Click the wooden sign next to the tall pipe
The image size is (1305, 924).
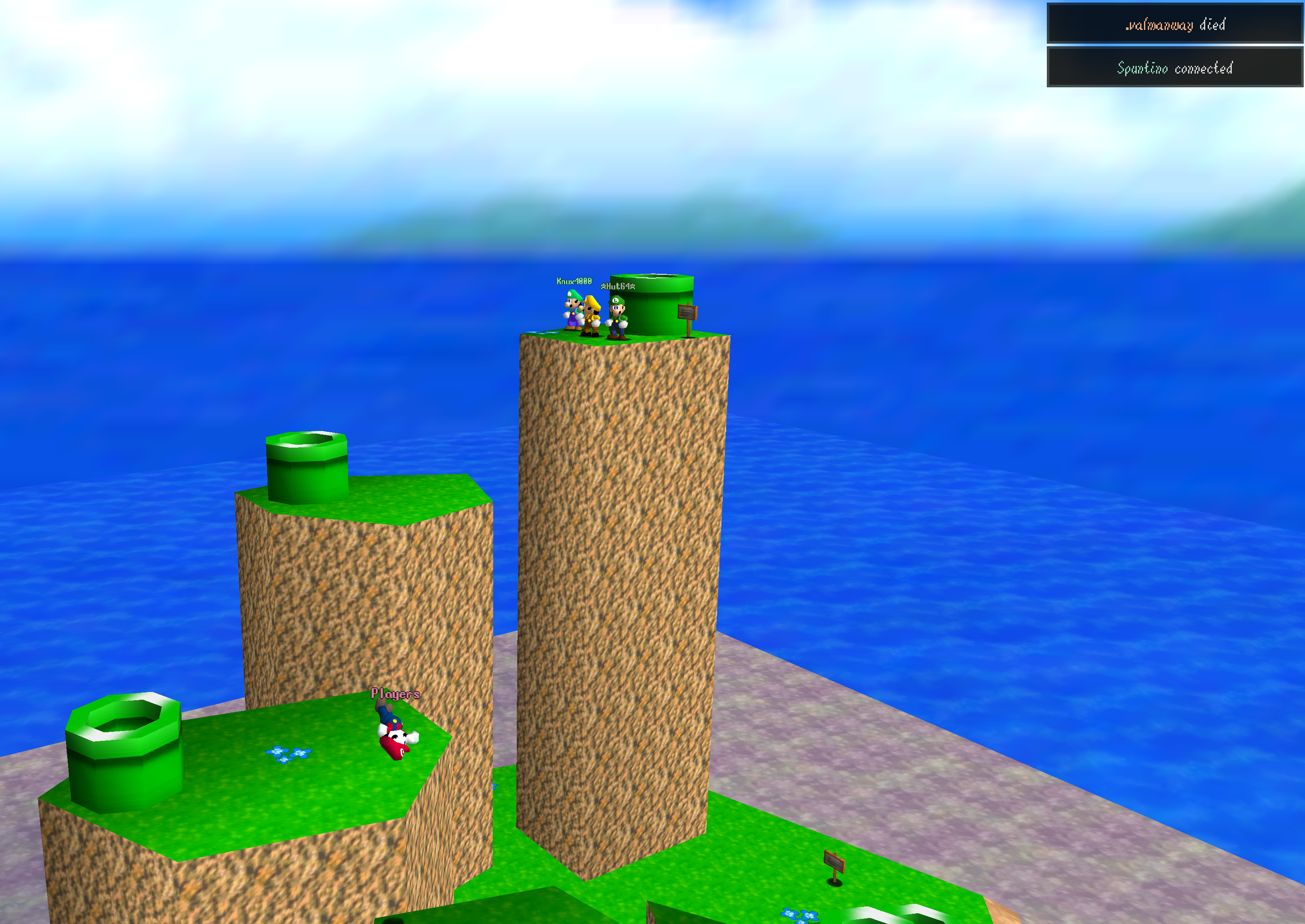pyautogui.click(x=688, y=313)
